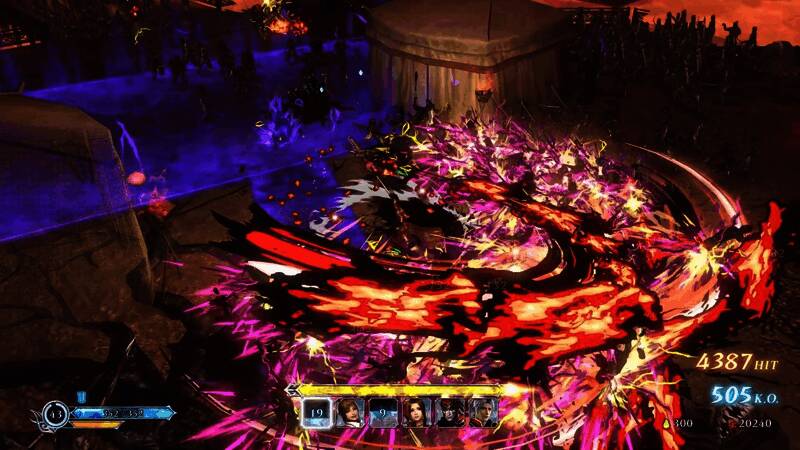The image size is (800, 450).
Task: Choose the silver-haired character portrait
Action: [480, 412]
